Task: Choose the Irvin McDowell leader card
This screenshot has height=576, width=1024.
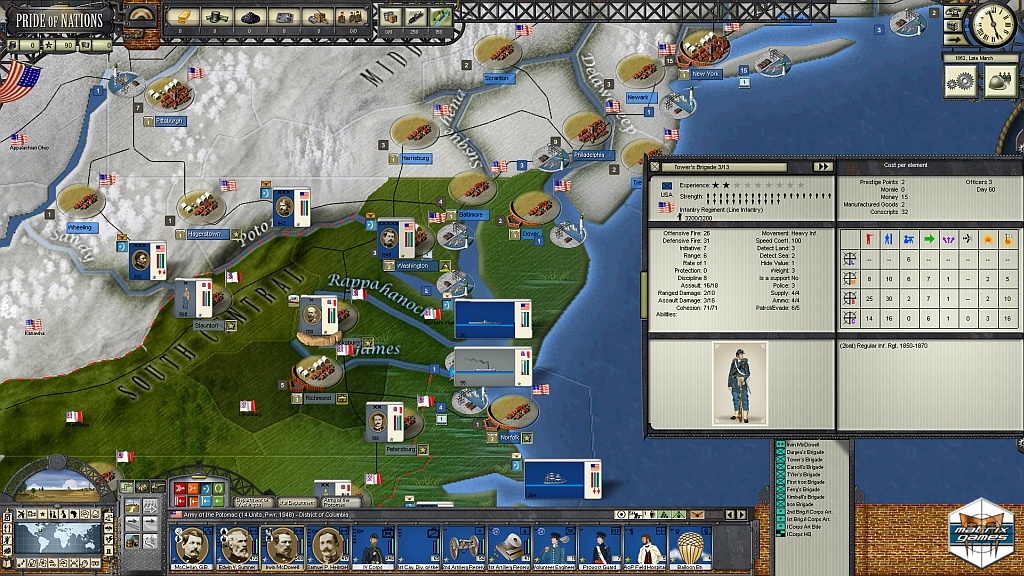Action: (283, 546)
